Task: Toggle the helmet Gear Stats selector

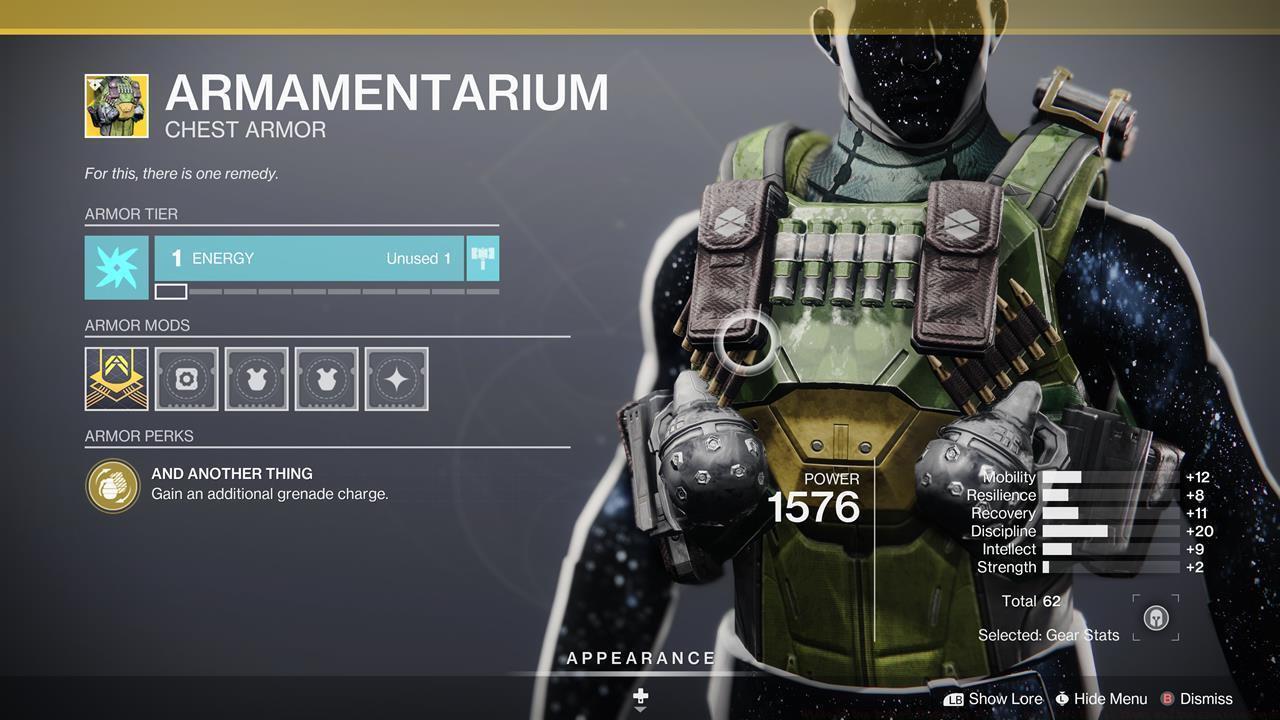Action: point(1155,618)
